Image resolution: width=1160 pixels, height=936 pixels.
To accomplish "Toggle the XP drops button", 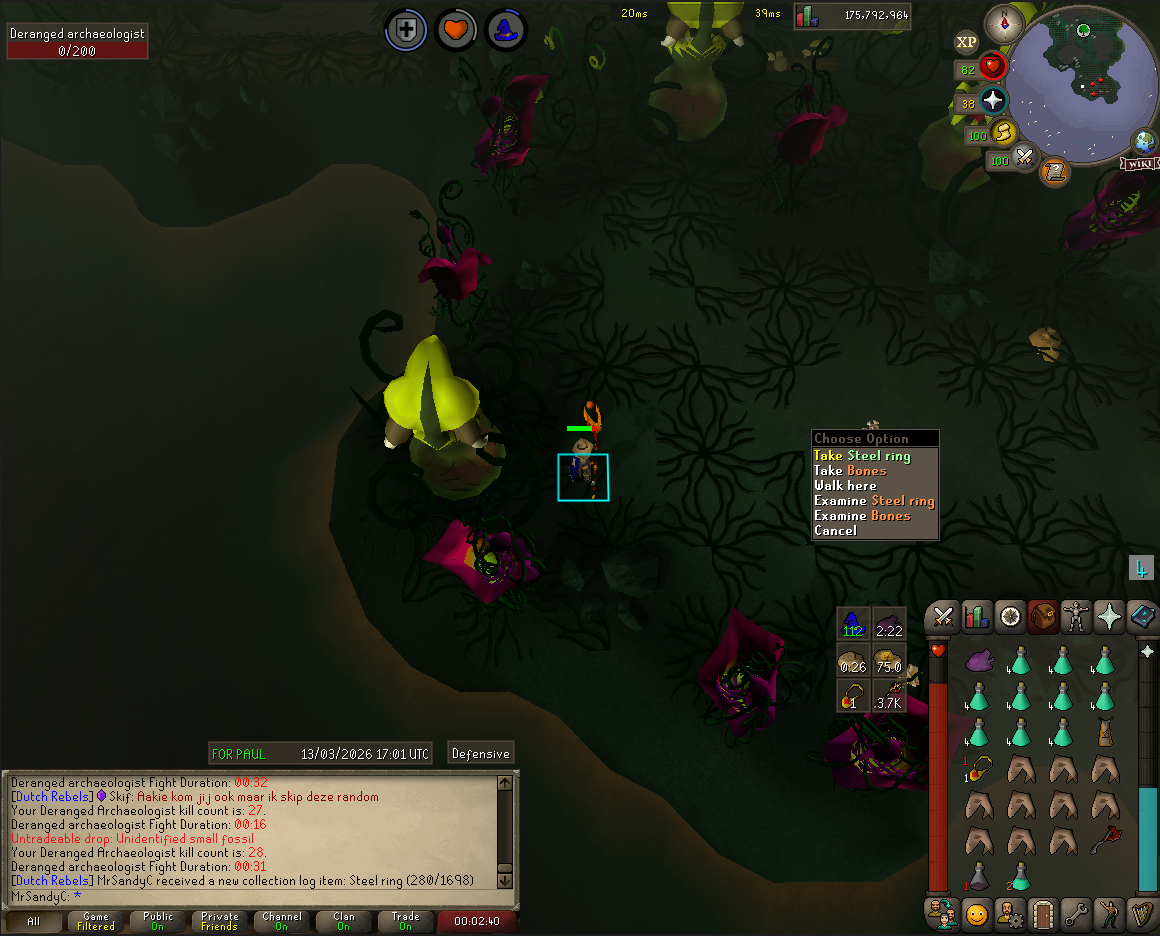I will coord(966,42).
